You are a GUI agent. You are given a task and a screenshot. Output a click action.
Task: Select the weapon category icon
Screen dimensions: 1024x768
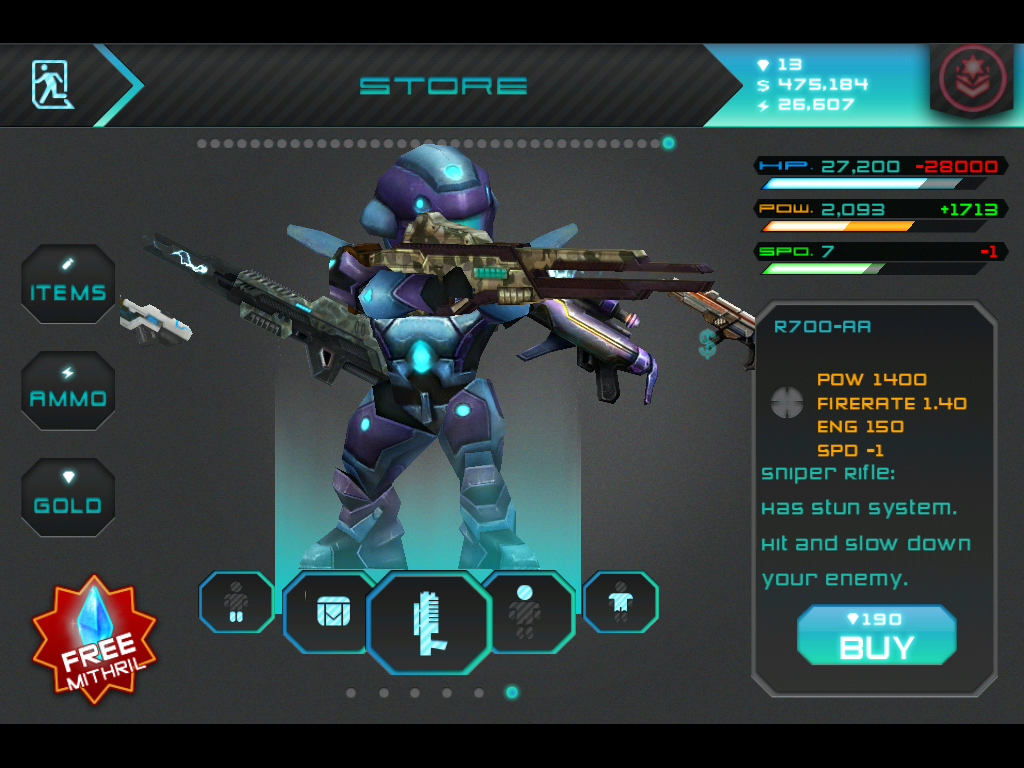click(428, 623)
